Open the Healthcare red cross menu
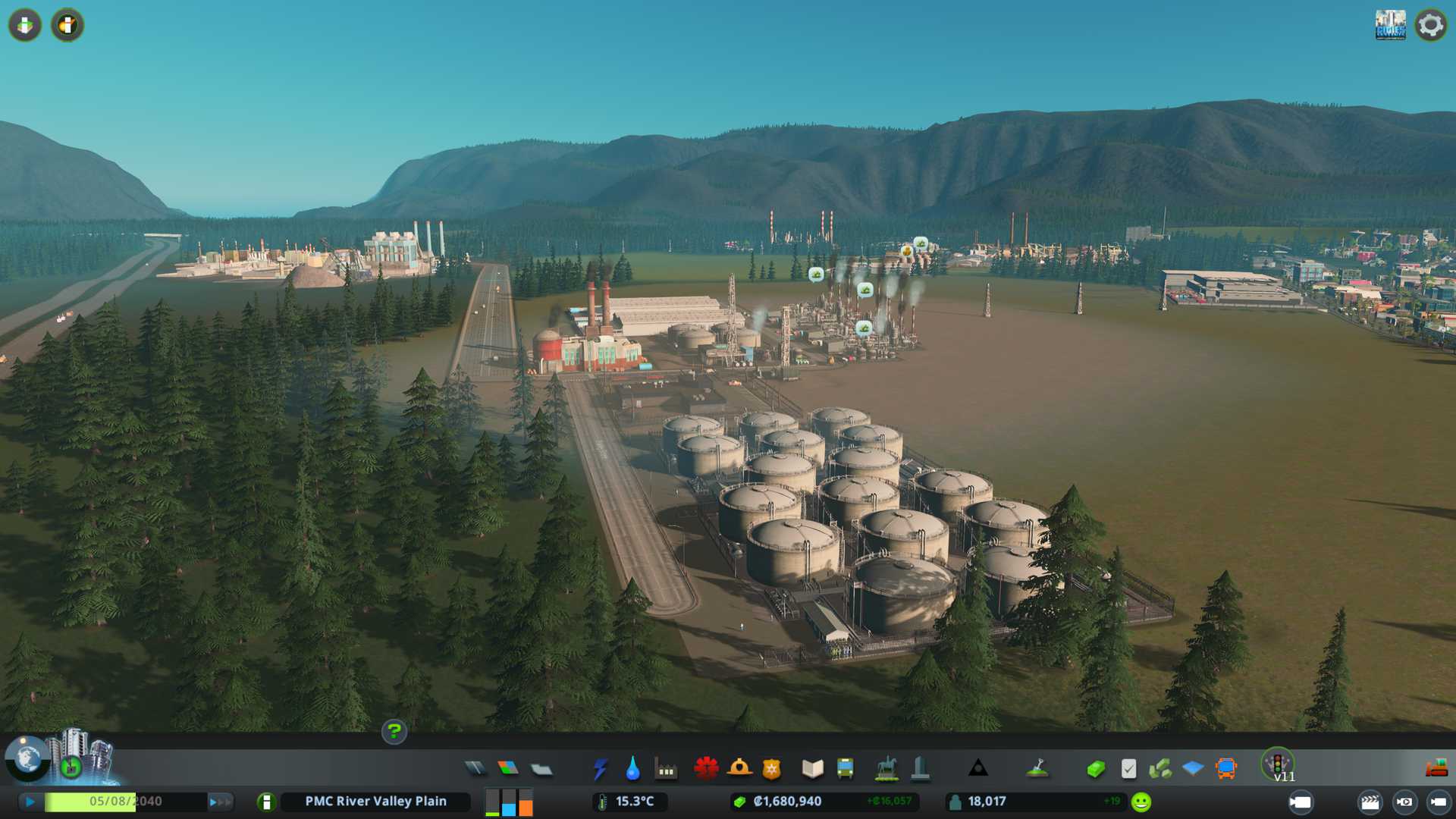1456x819 pixels. [706, 769]
